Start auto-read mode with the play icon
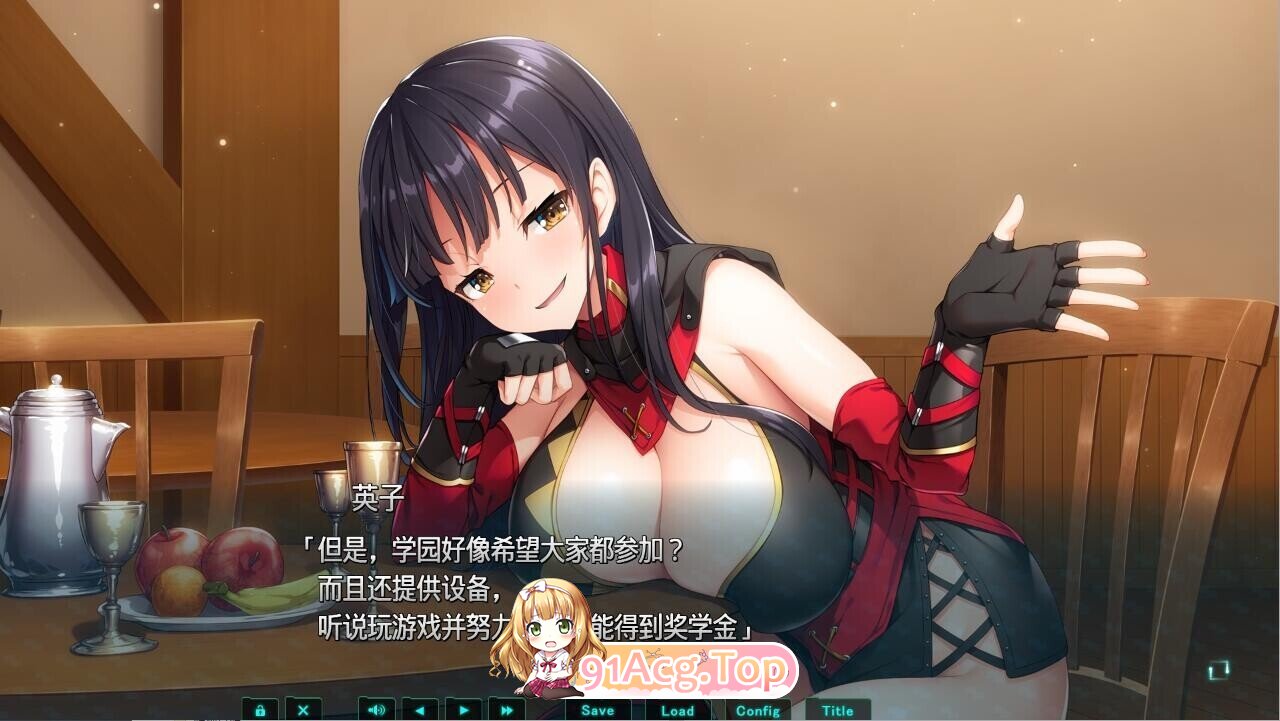 [462, 710]
